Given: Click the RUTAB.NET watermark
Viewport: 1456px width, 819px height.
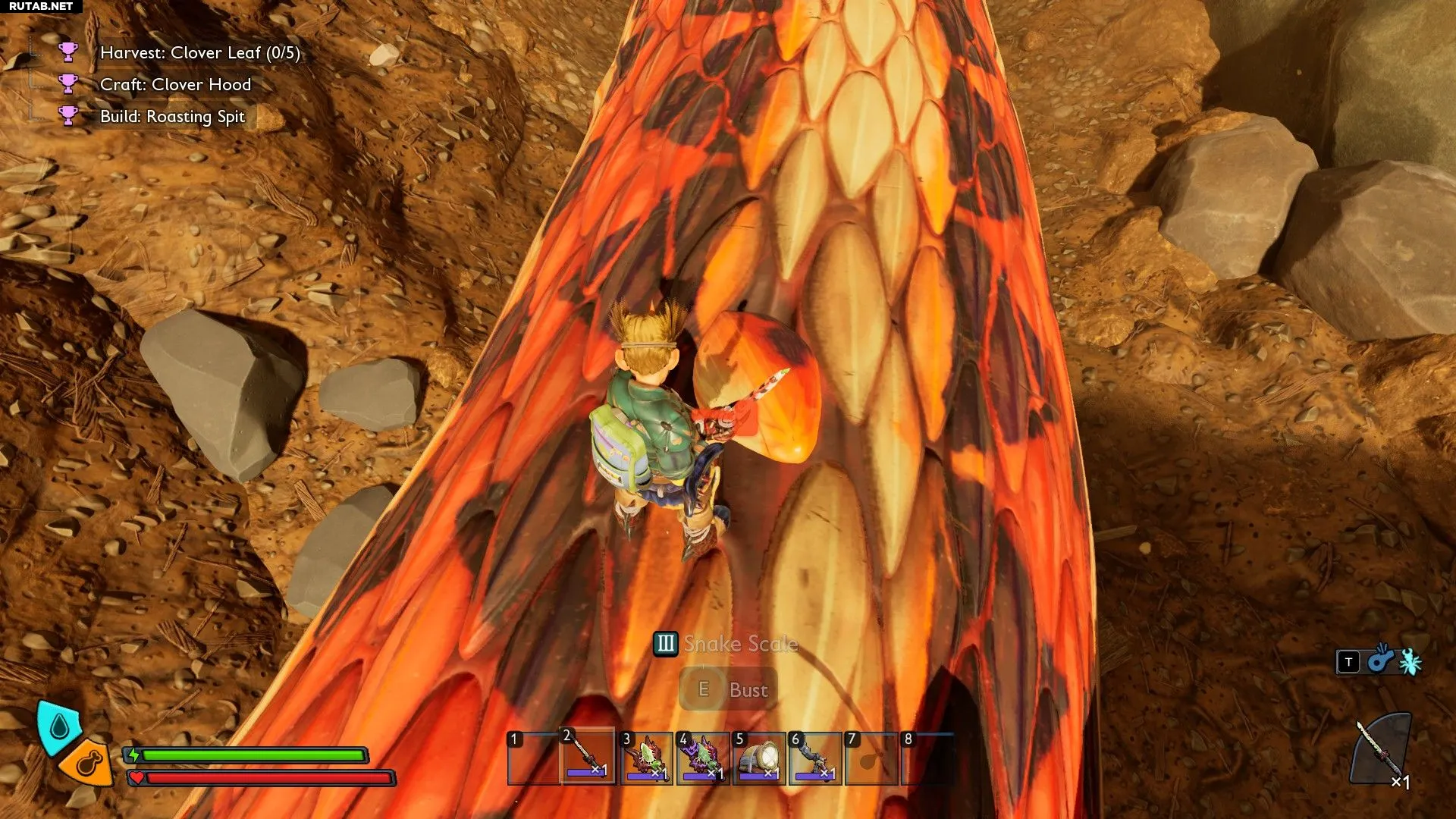Looking at the screenshot, I should click(x=41, y=6).
